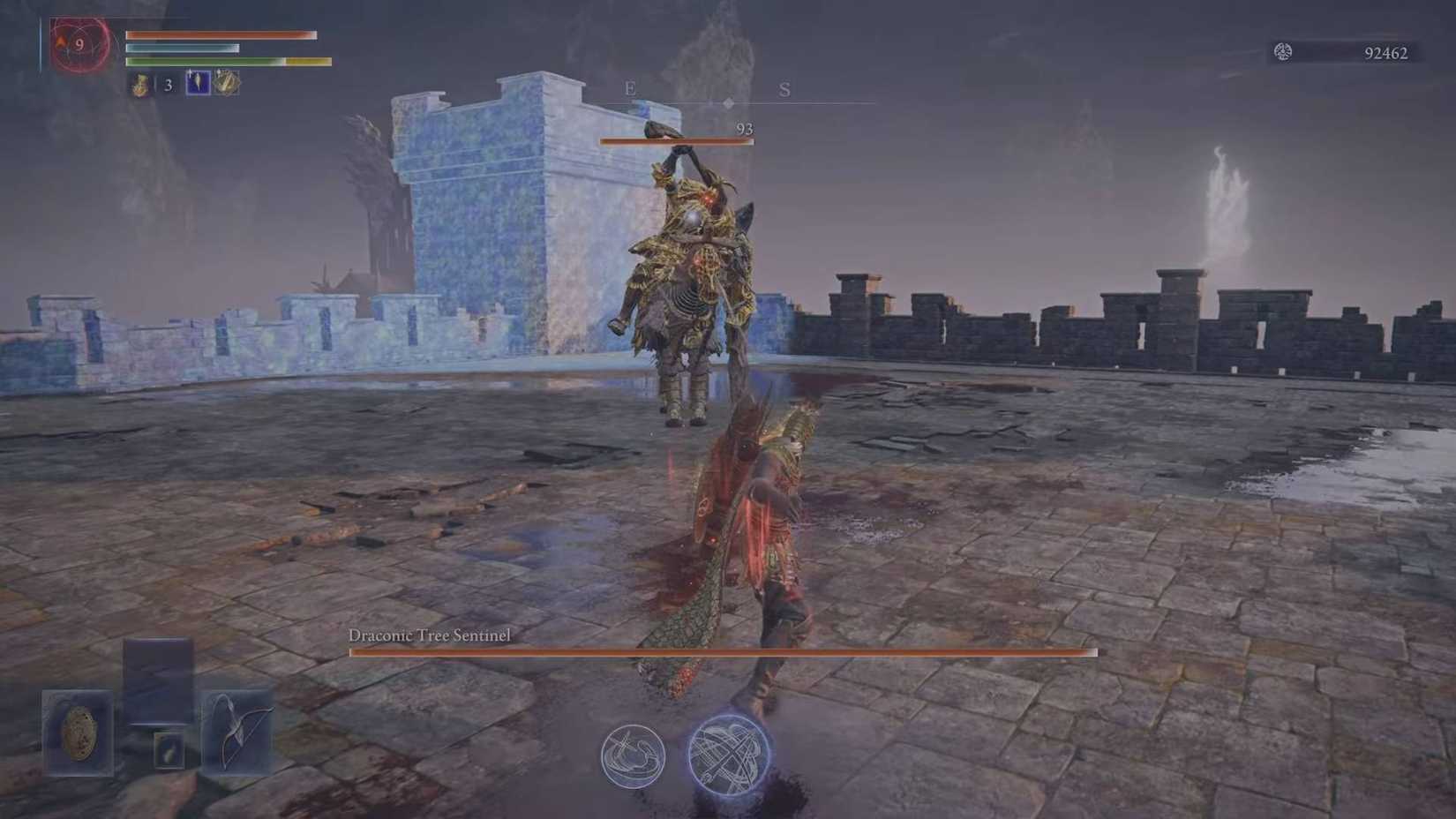This screenshot has width=1456, height=819.
Task: Expand the compass marker S
Action: pyautogui.click(x=784, y=88)
